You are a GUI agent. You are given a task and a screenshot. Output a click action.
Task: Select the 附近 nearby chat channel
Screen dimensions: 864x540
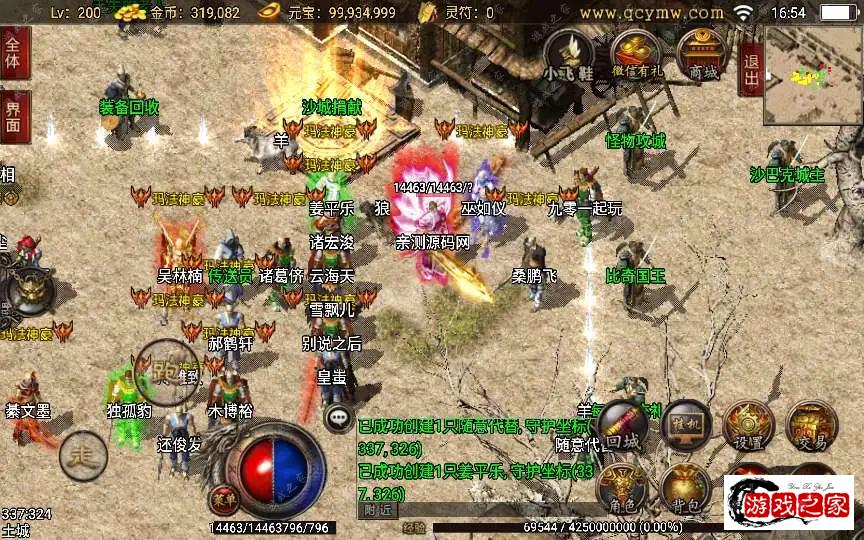(x=377, y=510)
